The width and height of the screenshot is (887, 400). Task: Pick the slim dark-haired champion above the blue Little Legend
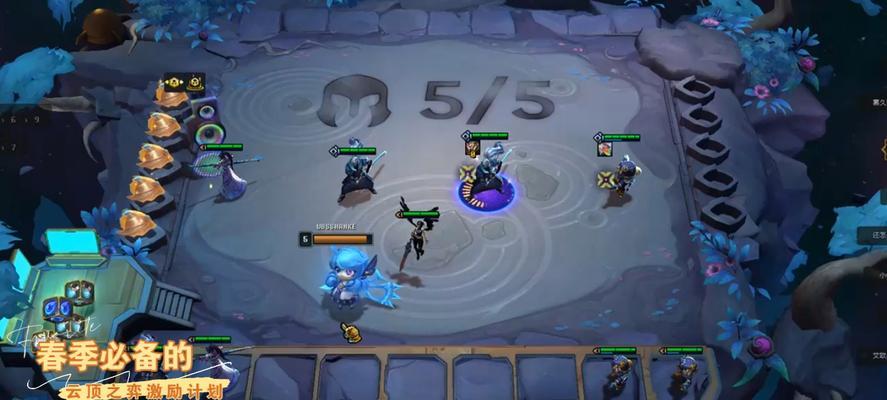pos(413,236)
